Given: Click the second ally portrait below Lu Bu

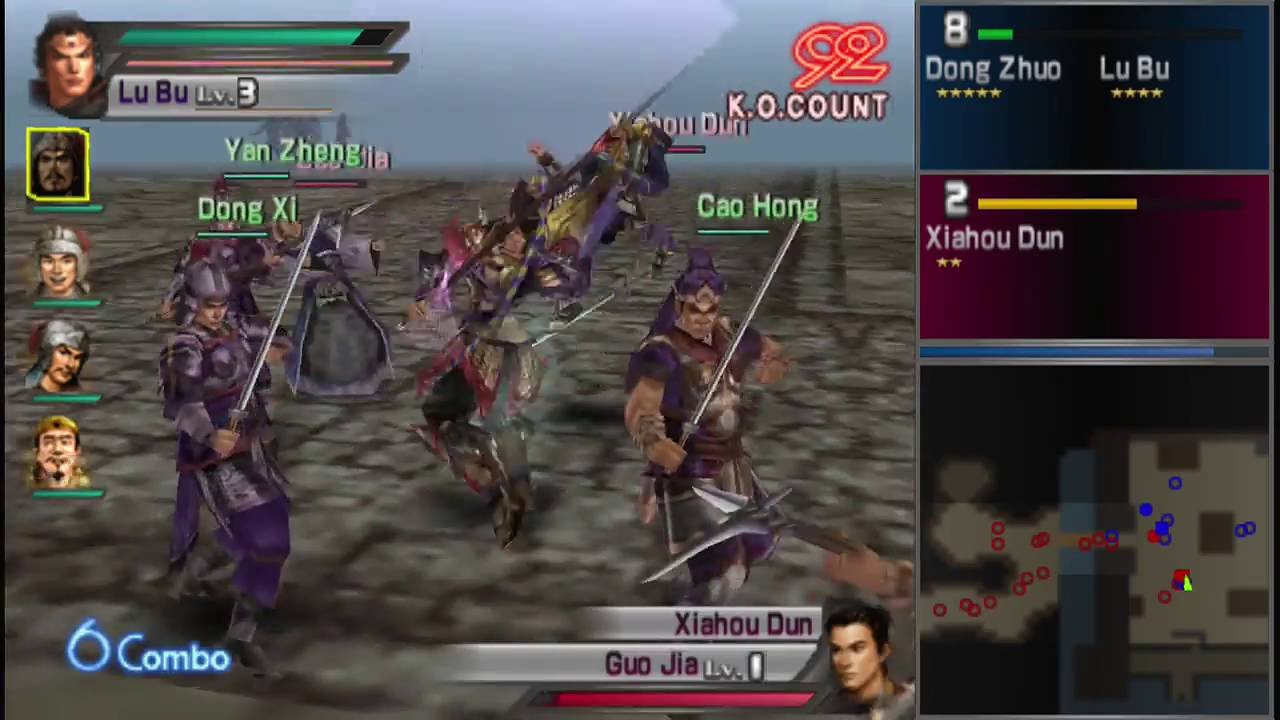Looking at the screenshot, I should click(62, 262).
